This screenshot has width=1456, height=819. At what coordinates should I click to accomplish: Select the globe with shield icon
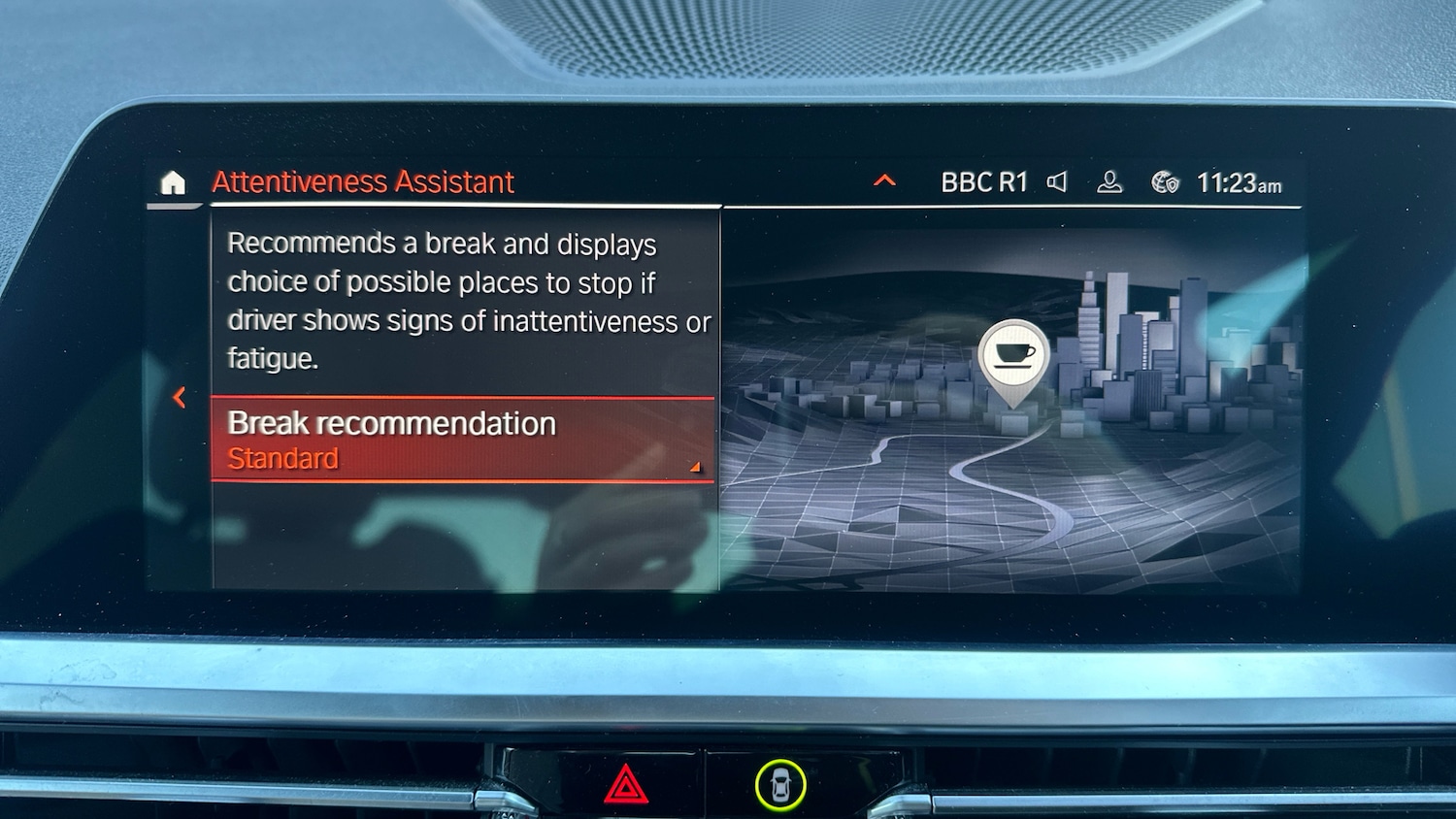[x=1165, y=182]
